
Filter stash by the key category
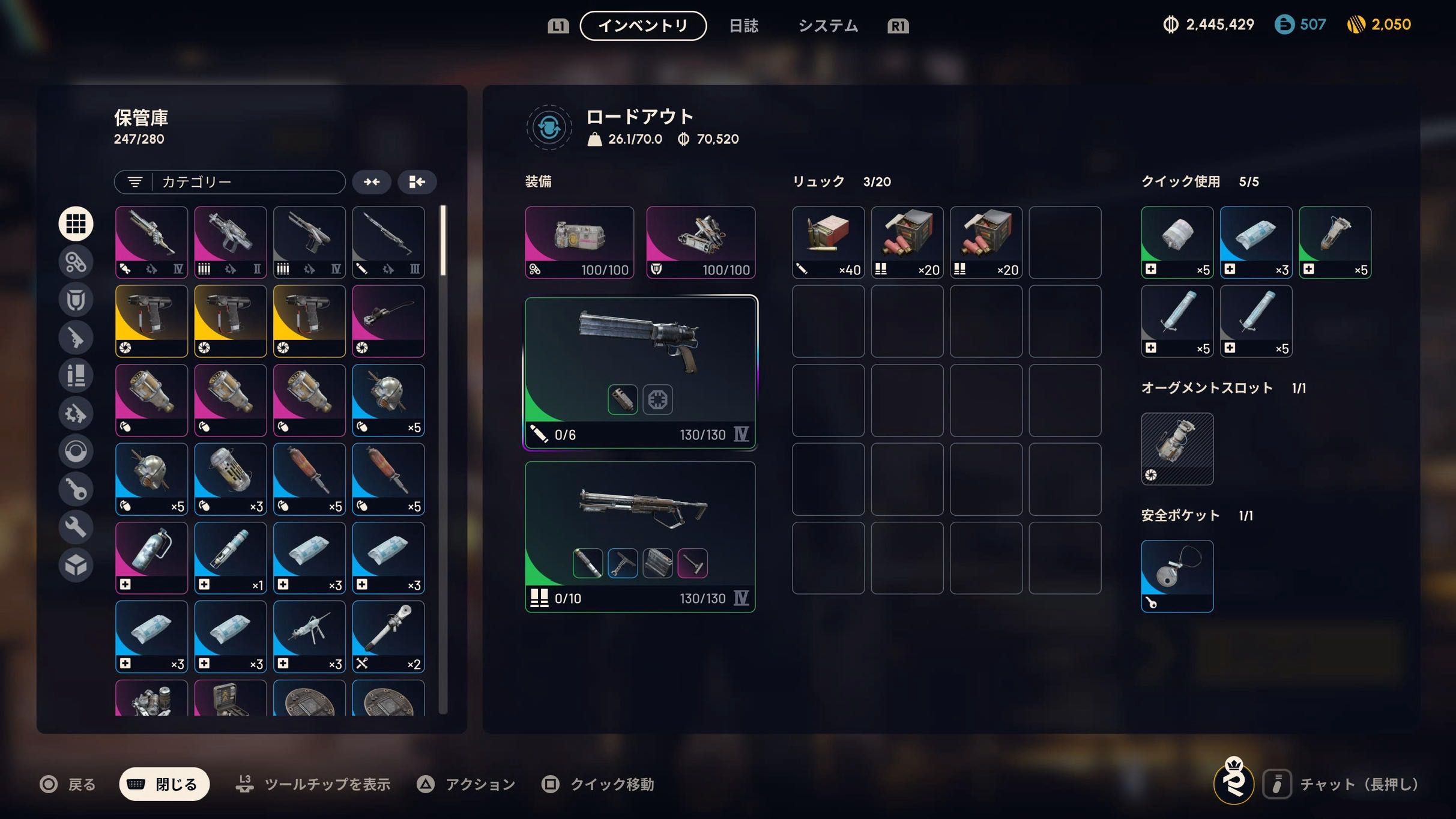pos(76,489)
